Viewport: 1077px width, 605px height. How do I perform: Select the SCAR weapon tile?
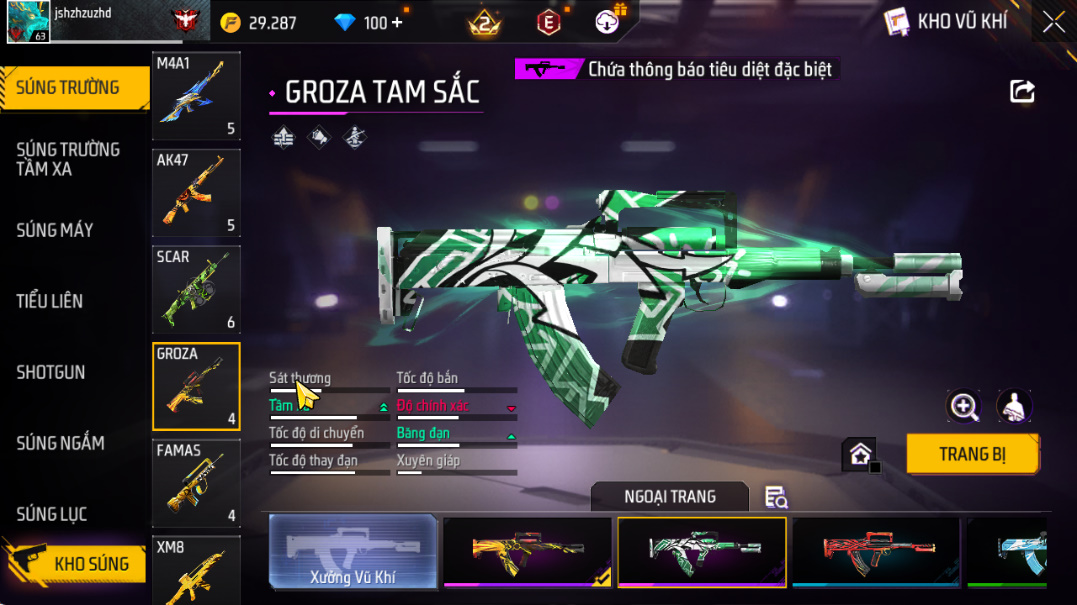point(196,290)
